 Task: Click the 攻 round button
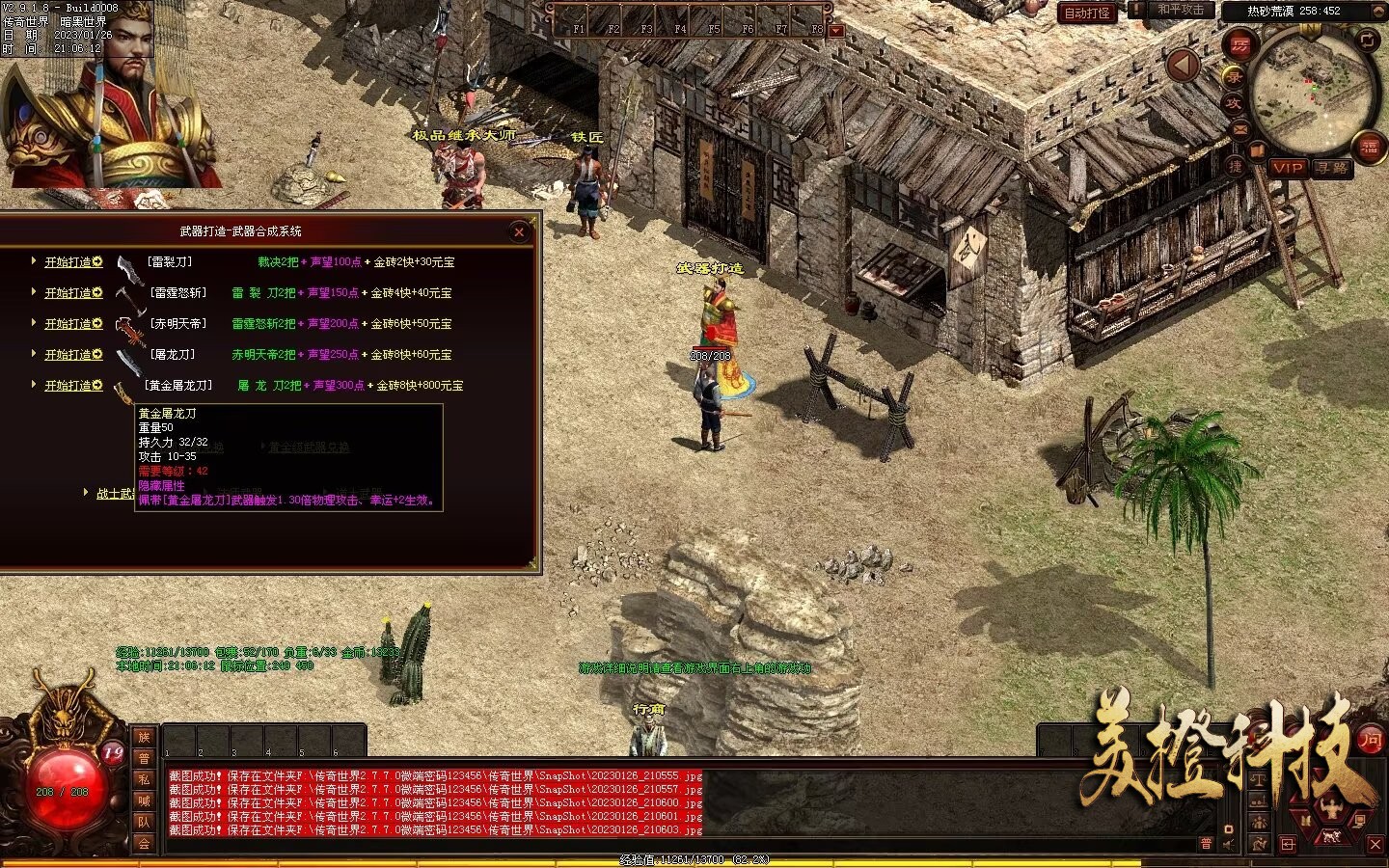tap(1234, 102)
